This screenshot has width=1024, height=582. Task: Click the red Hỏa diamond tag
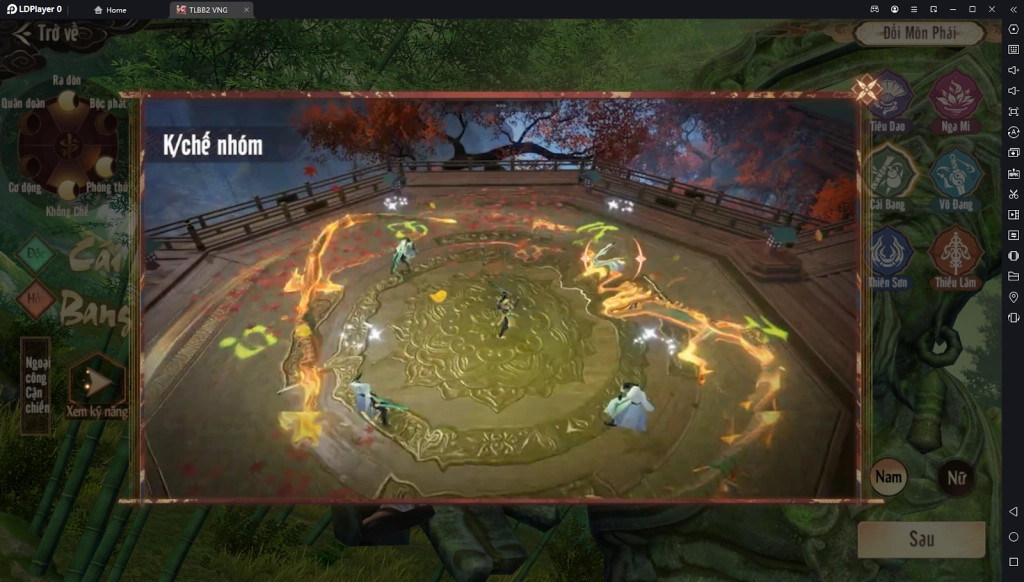pyautogui.click(x=36, y=298)
